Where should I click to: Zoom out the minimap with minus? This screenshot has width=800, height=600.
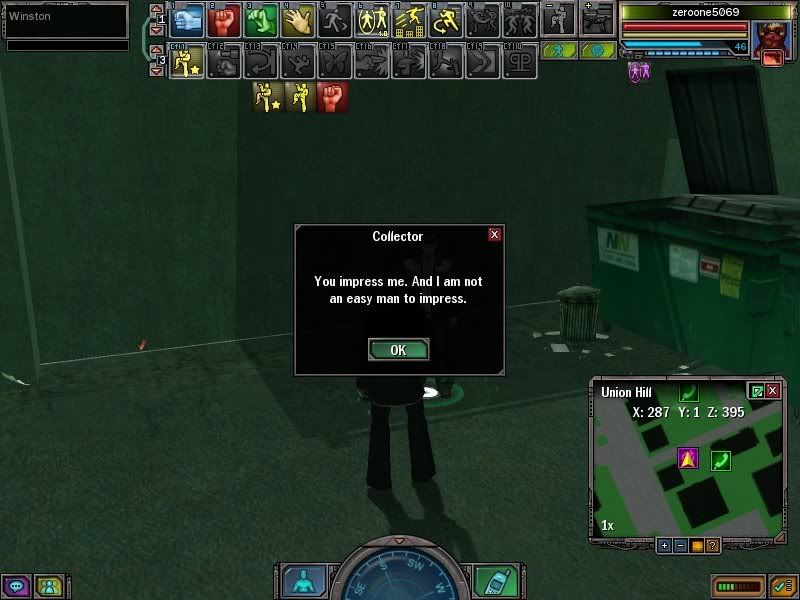pyautogui.click(x=680, y=546)
